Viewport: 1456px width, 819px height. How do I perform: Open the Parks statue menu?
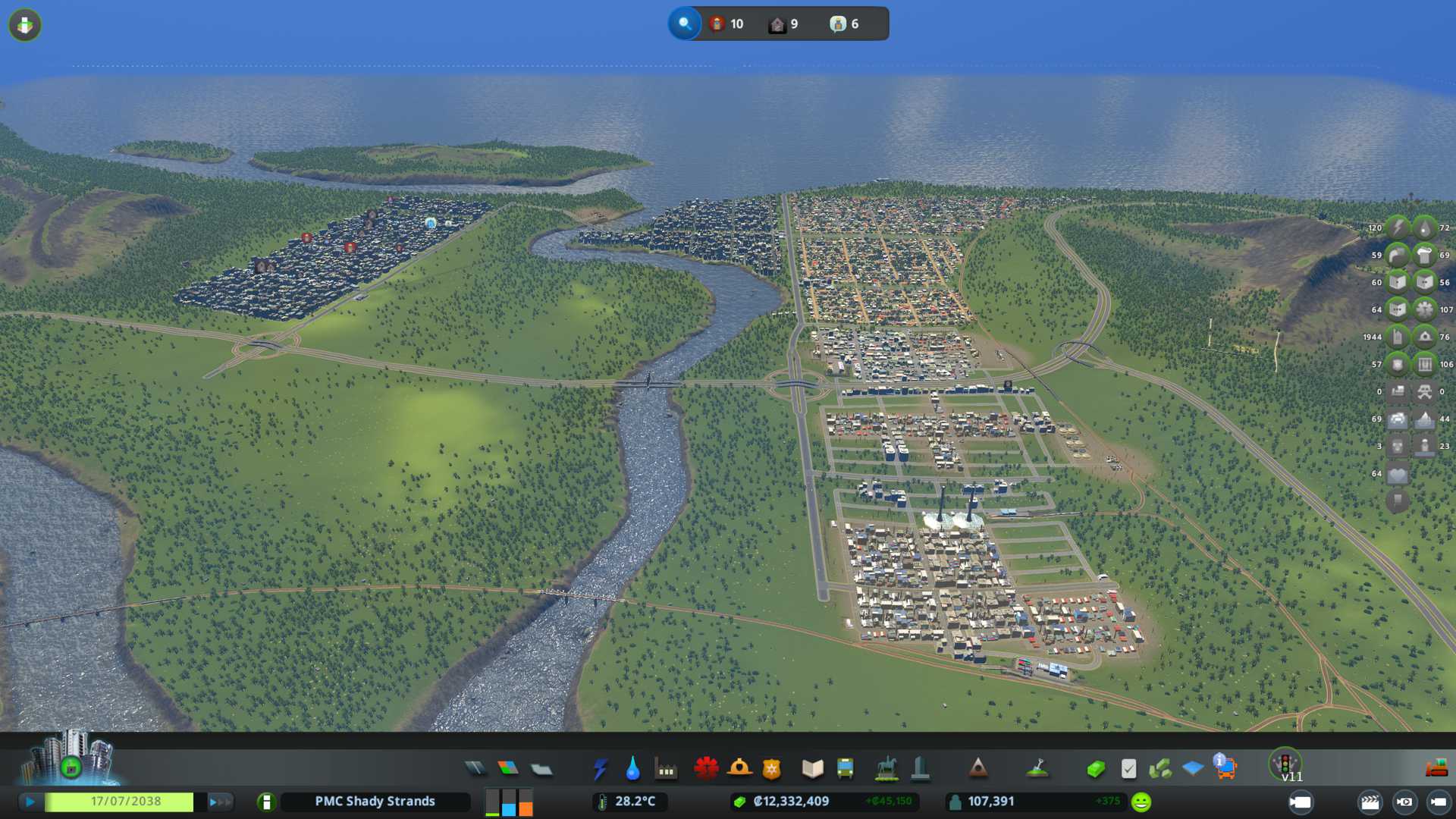tap(886, 769)
